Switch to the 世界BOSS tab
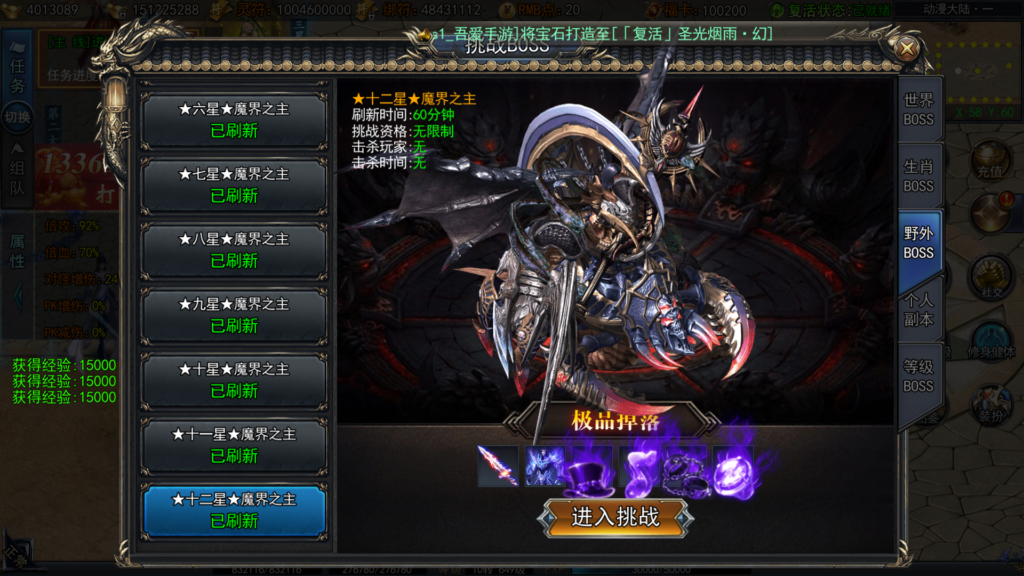The height and width of the screenshot is (576, 1024). pyautogui.click(x=918, y=110)
